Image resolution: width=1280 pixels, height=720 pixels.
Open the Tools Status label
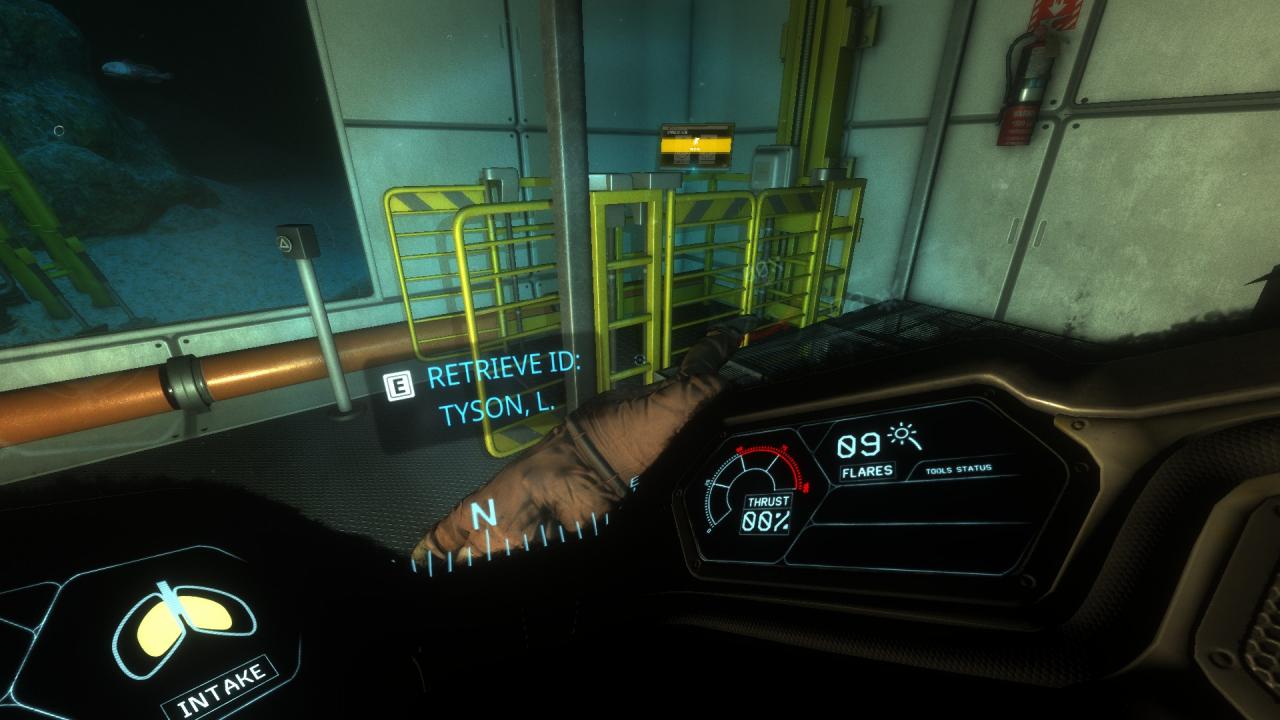click(x=957, y=468)
